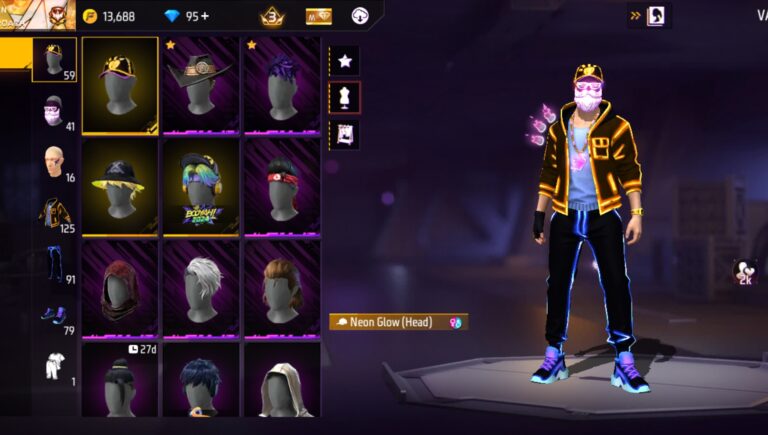Choose the Booyah rainbow hair with headphones
This screenshot has height=435, width=768.
[201, 187]
